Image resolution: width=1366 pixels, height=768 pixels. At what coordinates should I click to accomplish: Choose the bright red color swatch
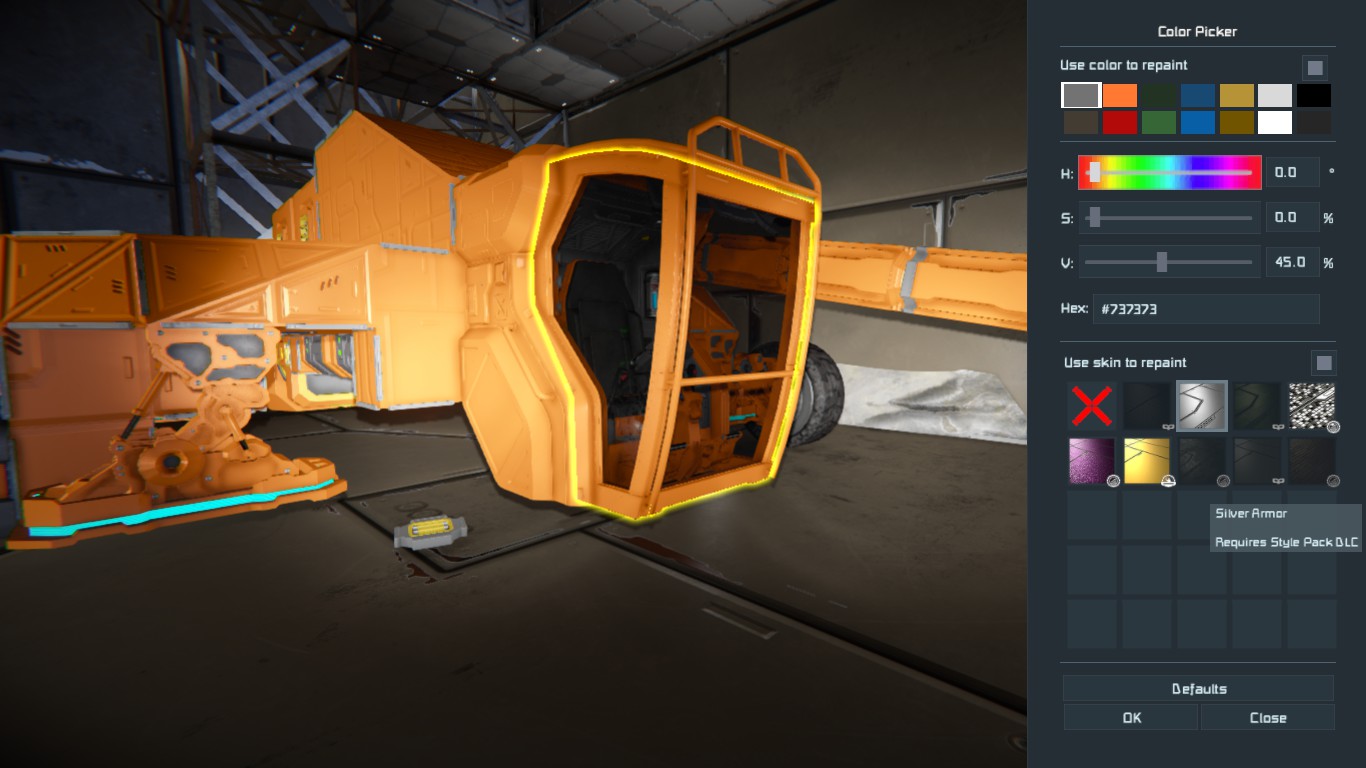1120,123
